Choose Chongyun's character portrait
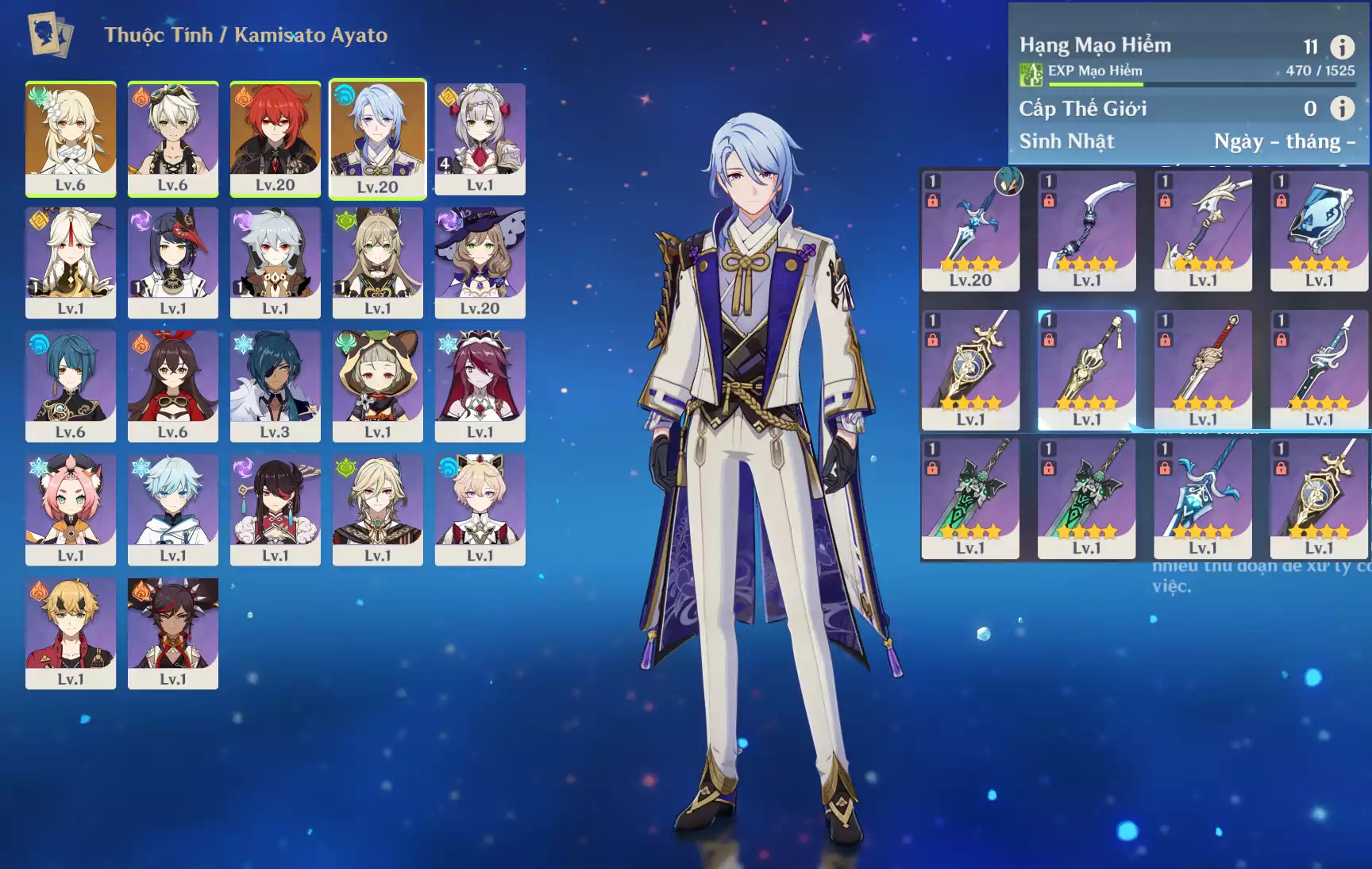 point(172,509)
